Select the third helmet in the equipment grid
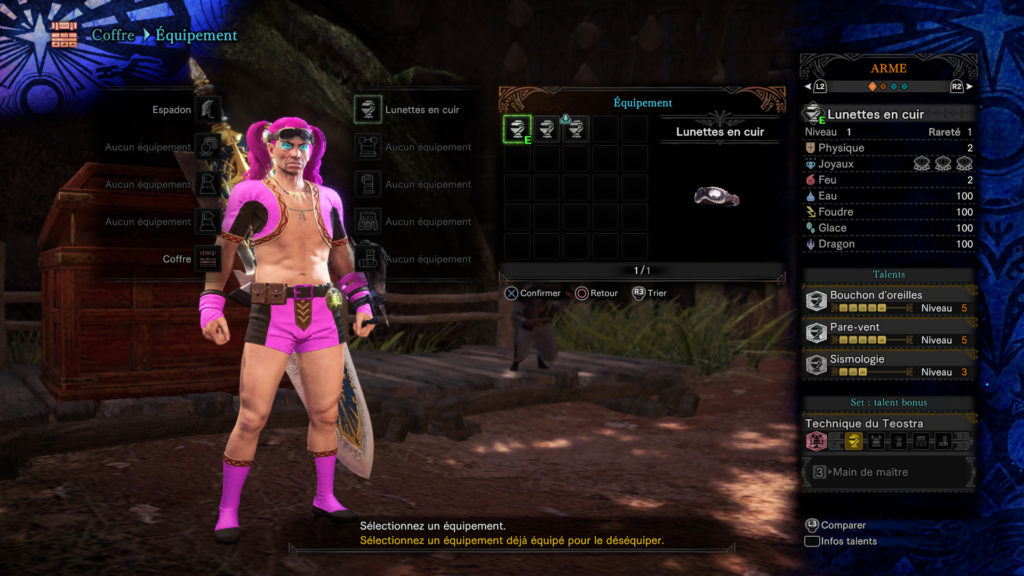The height and width of the screenshot is (576, 1024). (x=575, y=129)
